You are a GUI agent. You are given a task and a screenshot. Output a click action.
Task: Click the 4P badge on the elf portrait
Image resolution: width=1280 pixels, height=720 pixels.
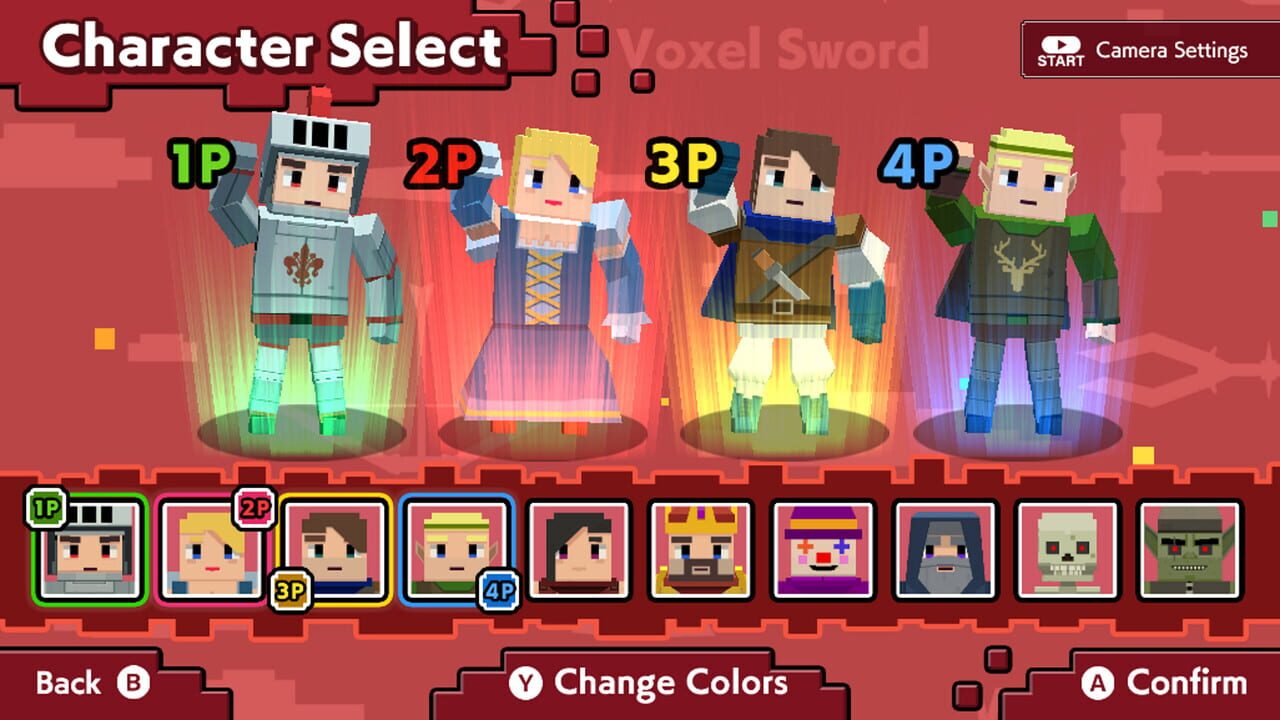coord(501,590)
